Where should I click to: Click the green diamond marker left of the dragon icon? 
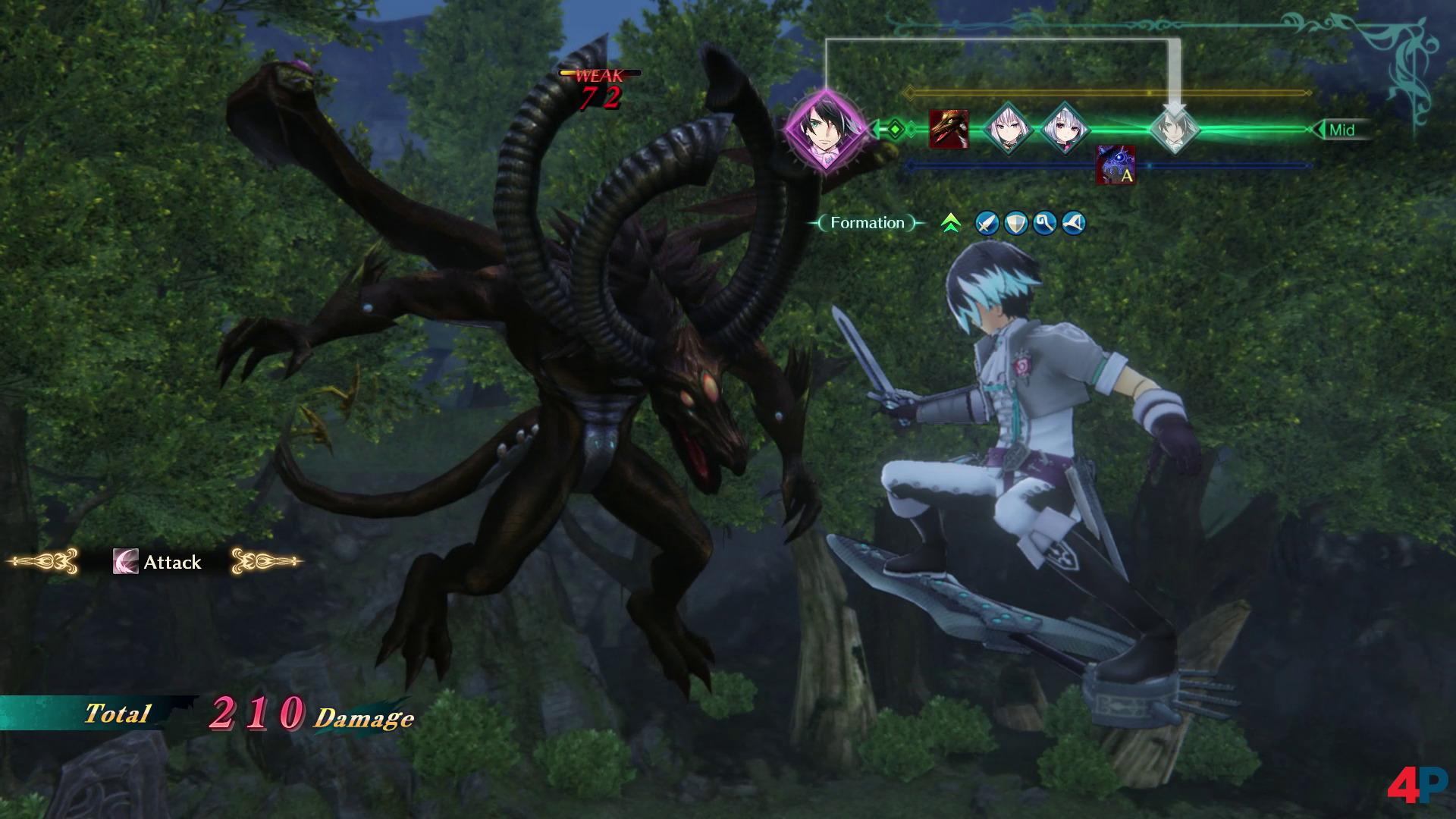[895, 127]
